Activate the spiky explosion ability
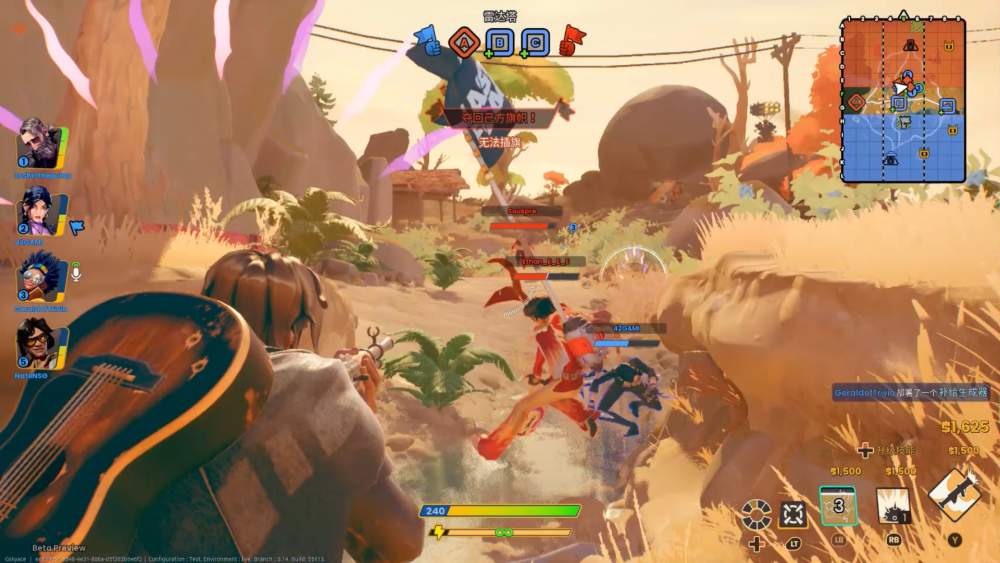The height and width of the screenshot is (563, 1000). [x=893, y=506]
